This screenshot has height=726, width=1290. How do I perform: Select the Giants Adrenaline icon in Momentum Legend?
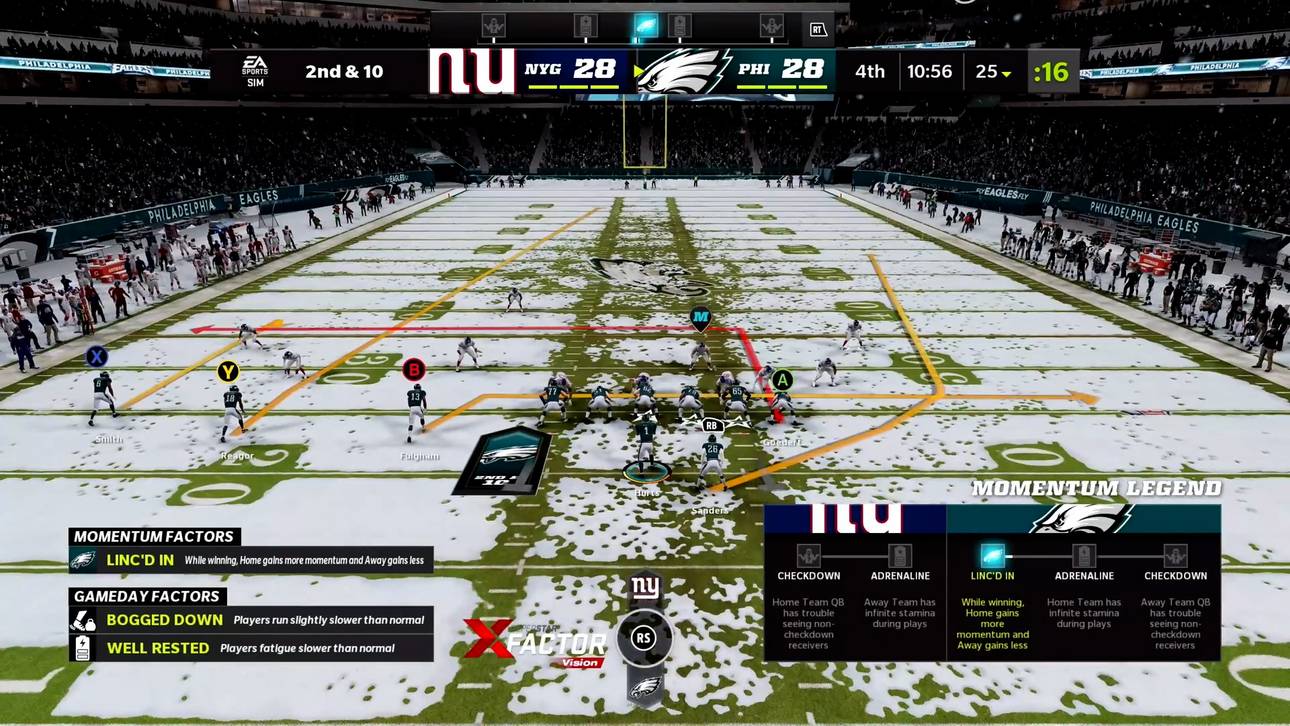[x=900, y=556]
